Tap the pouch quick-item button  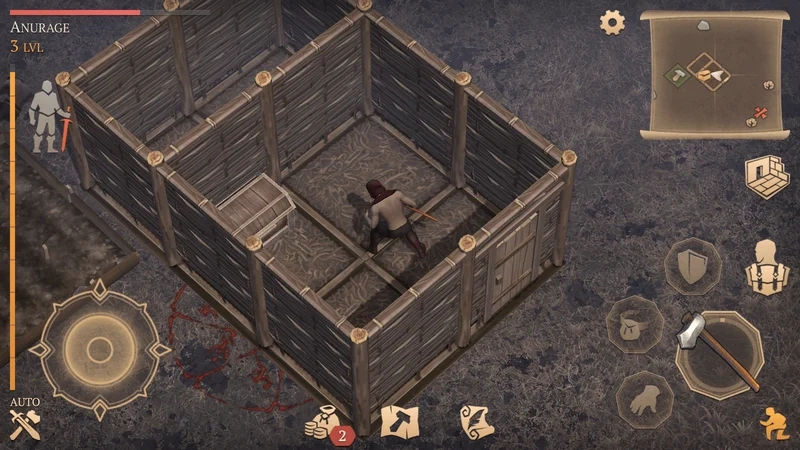[x=634, y=326]
